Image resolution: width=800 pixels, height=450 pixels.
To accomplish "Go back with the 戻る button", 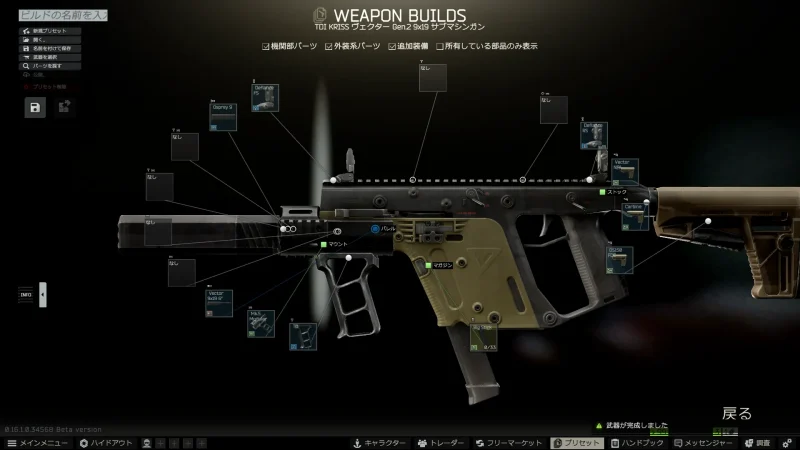I will tap(737, 412).
